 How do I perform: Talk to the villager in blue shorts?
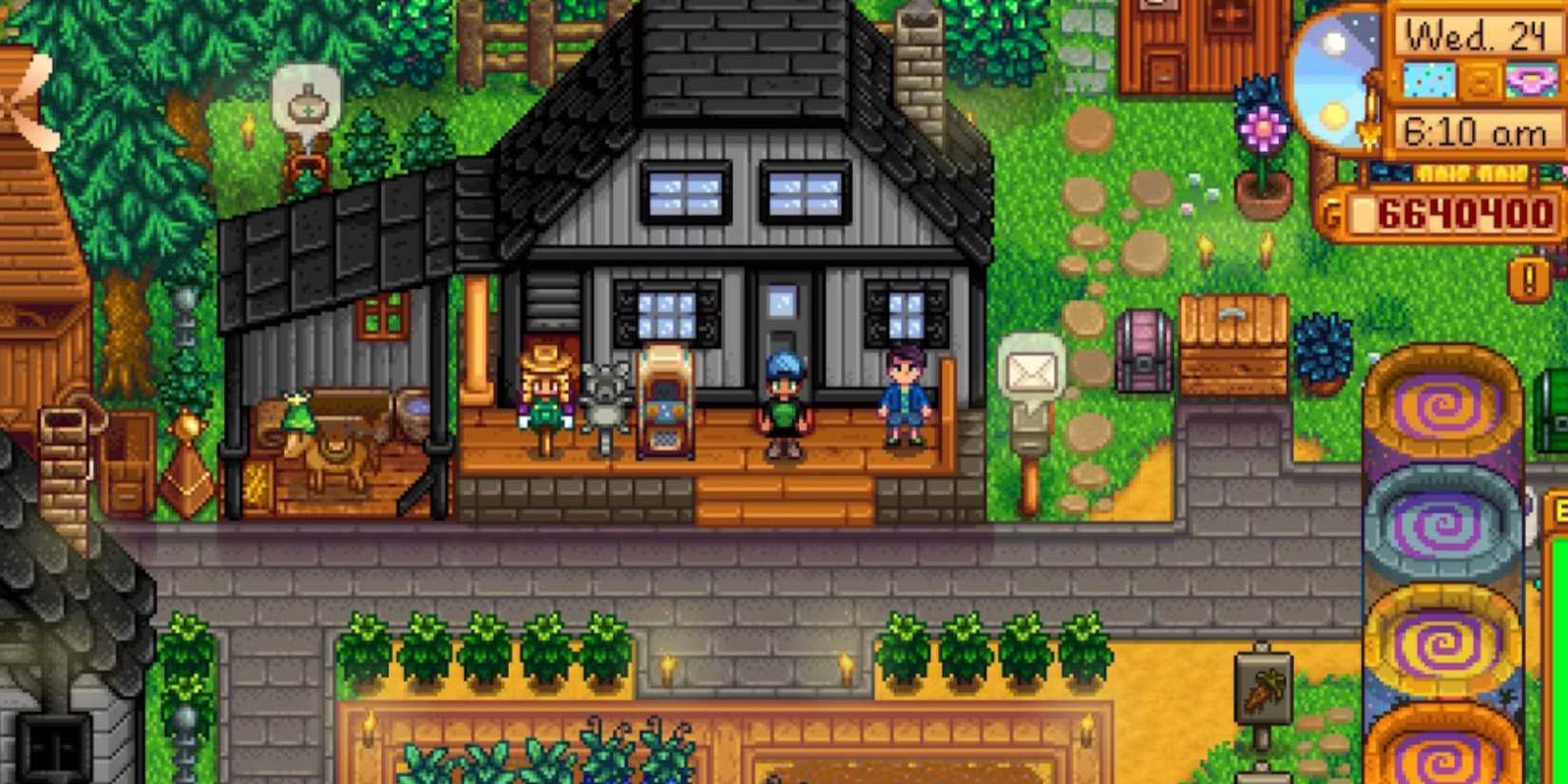[905, 399]
